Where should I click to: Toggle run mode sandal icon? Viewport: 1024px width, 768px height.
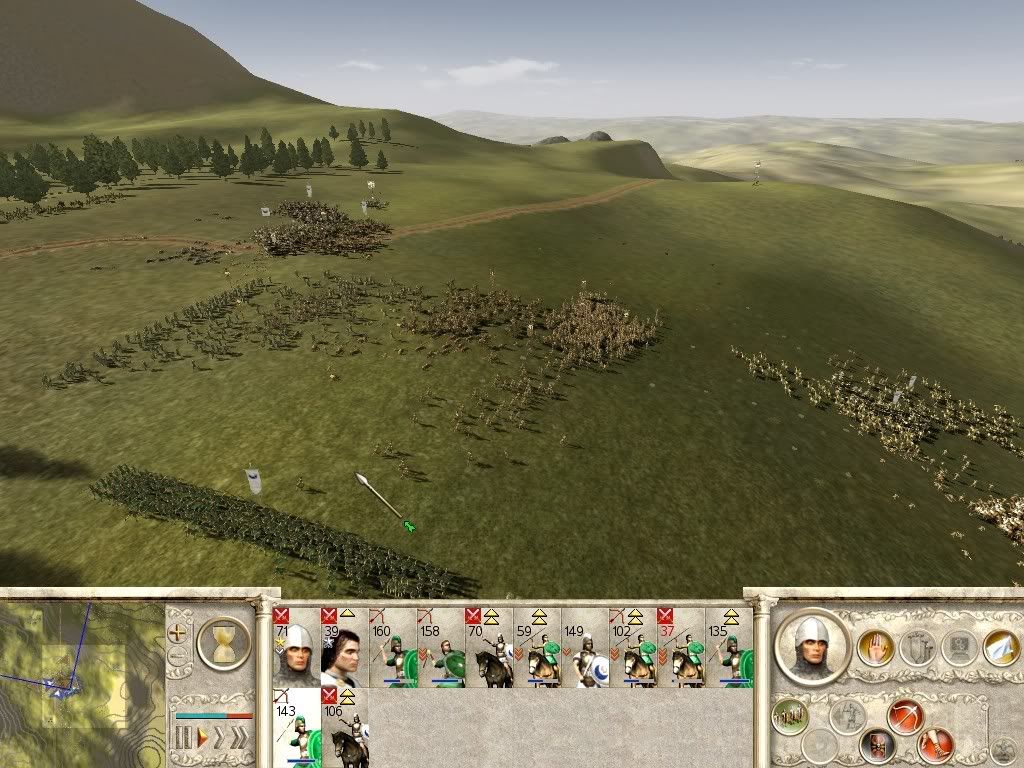pyautogui.click(x=936, y=745)
